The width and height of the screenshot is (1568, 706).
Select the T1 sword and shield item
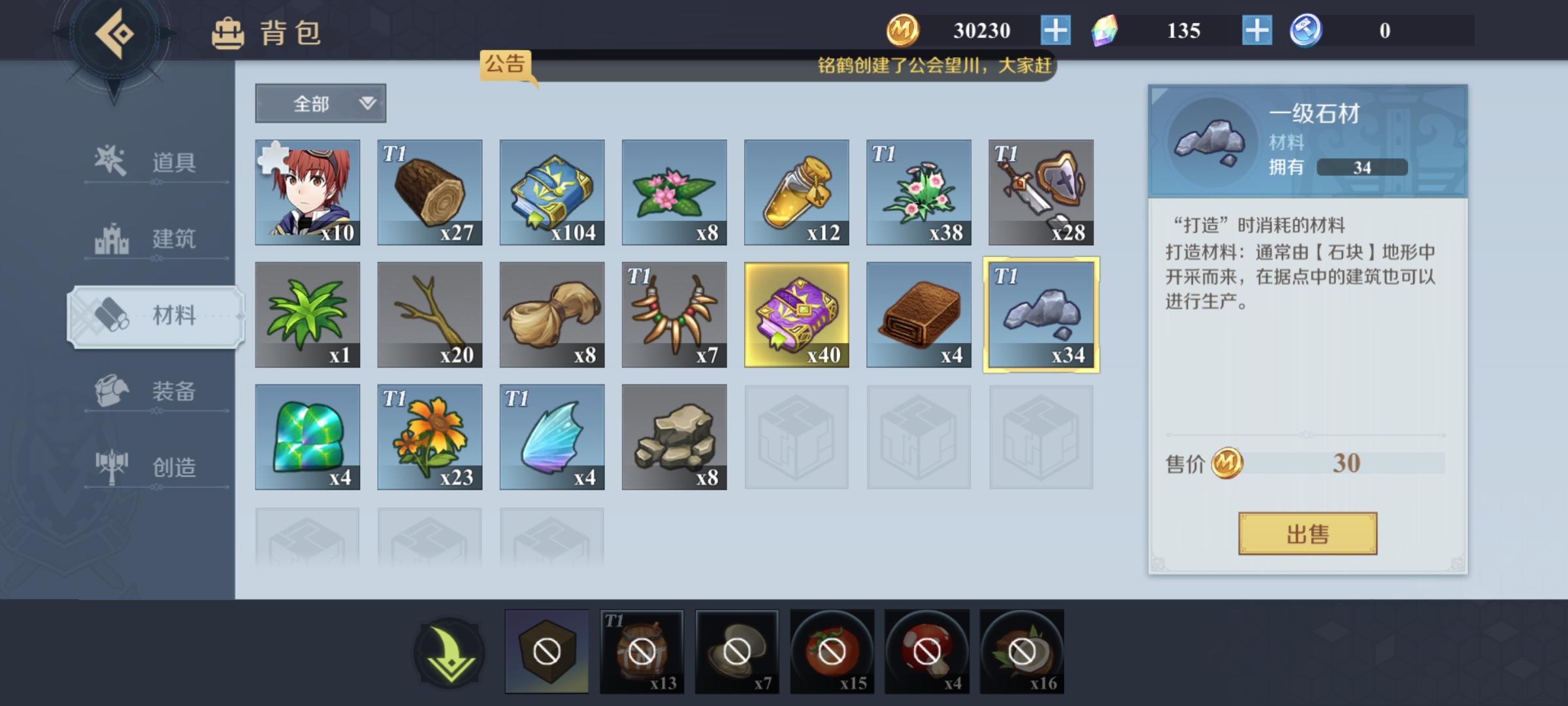point(1040,192)
